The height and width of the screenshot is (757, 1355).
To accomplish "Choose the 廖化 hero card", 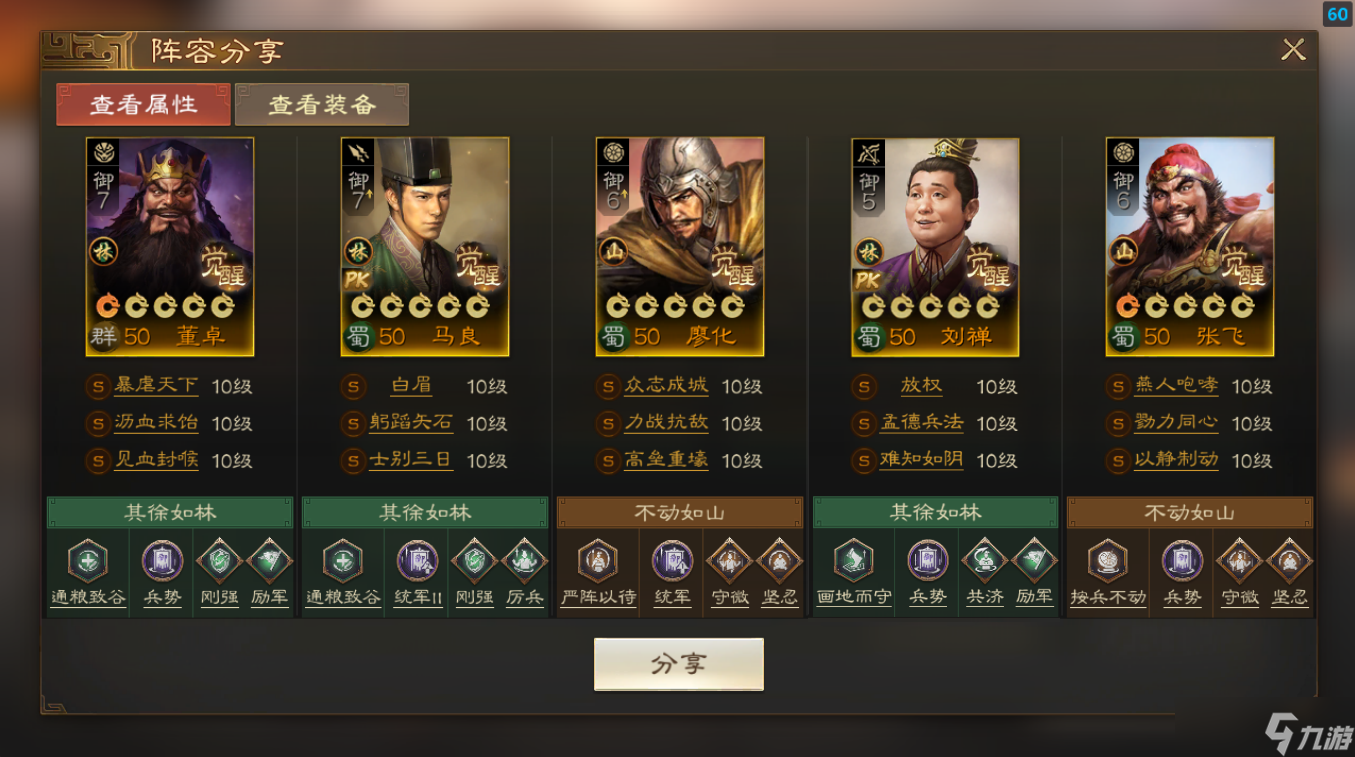I will [x=680, y=246].
